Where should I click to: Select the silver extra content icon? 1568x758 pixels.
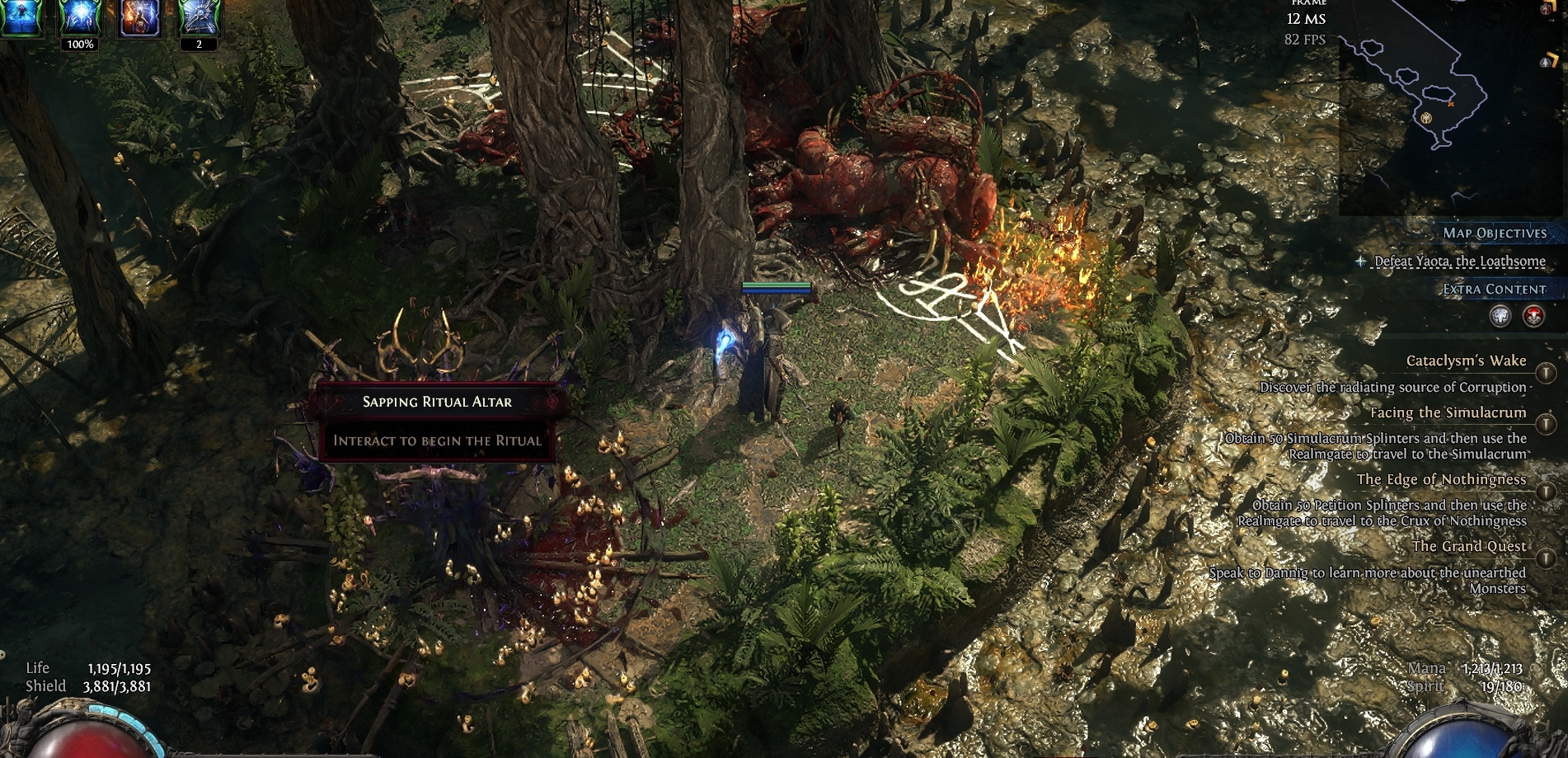click(x=1500, y=316)
